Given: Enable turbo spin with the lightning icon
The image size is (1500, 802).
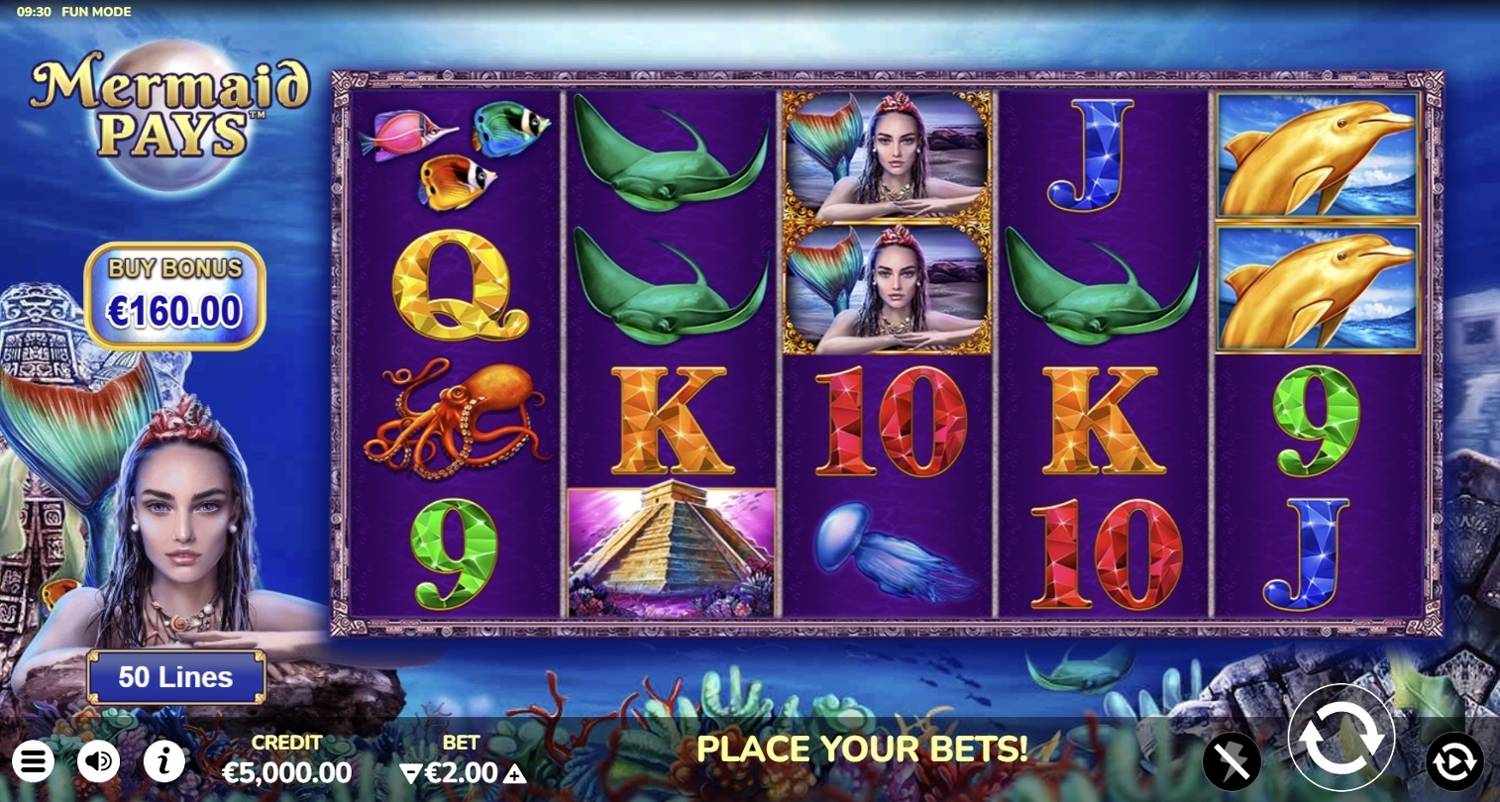Looking at the screenshot, I should (1233, 760).
